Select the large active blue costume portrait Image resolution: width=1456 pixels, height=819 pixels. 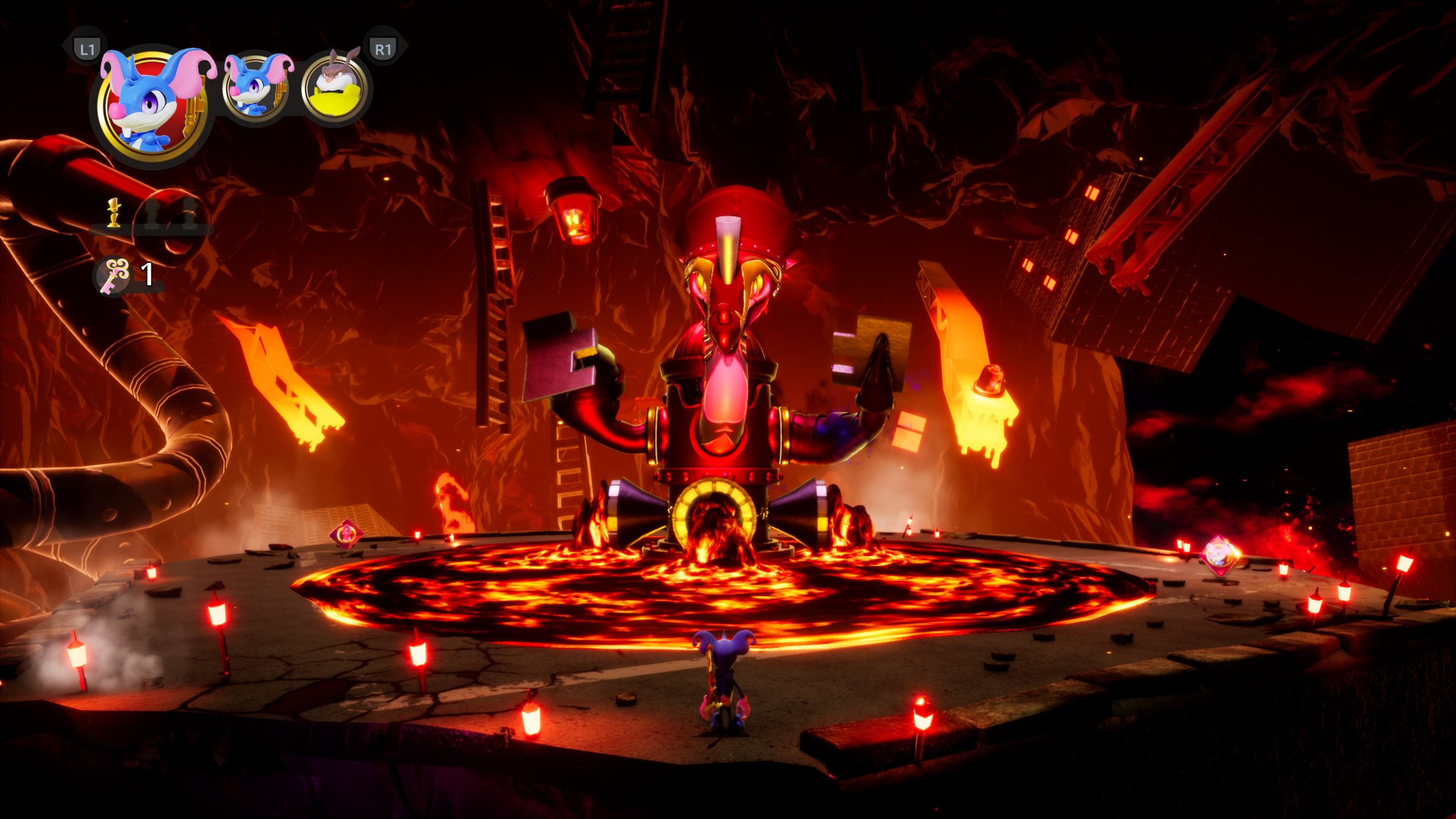pyautogui.click(x=152, y=106)
